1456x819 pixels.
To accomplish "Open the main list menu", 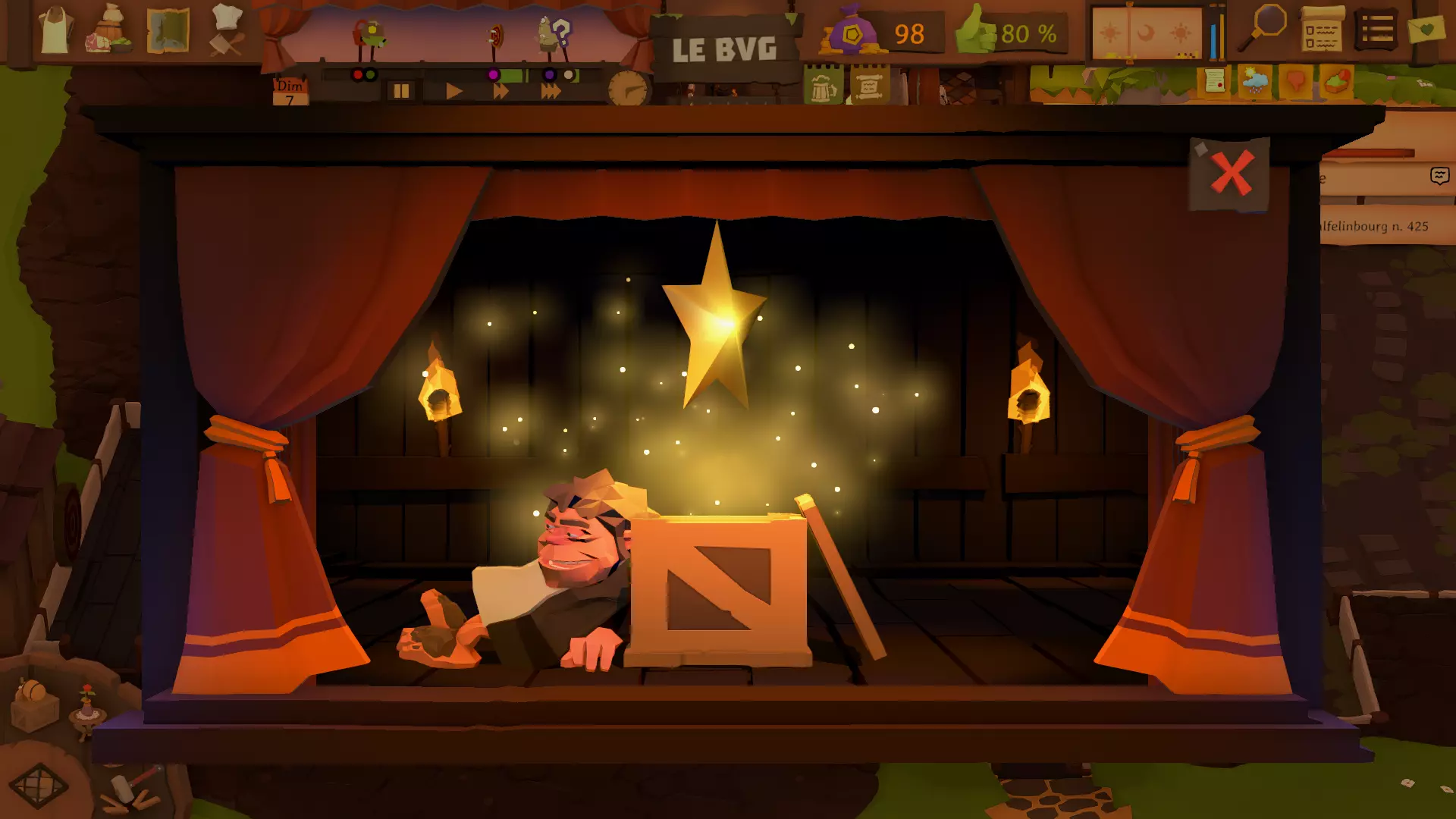I will [x=1376, y=30].
